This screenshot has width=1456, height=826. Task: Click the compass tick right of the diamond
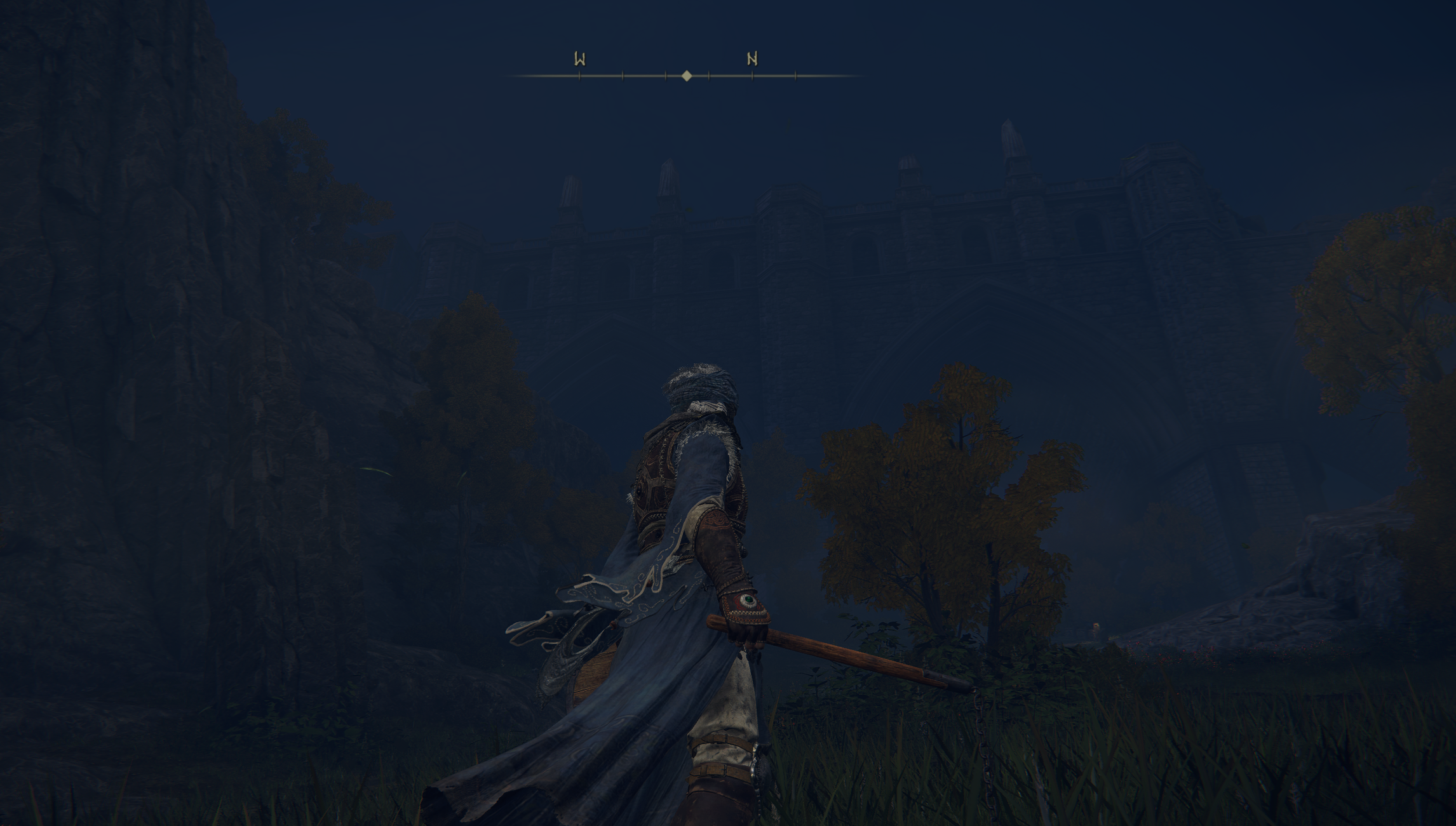click(x=709, y=76)
